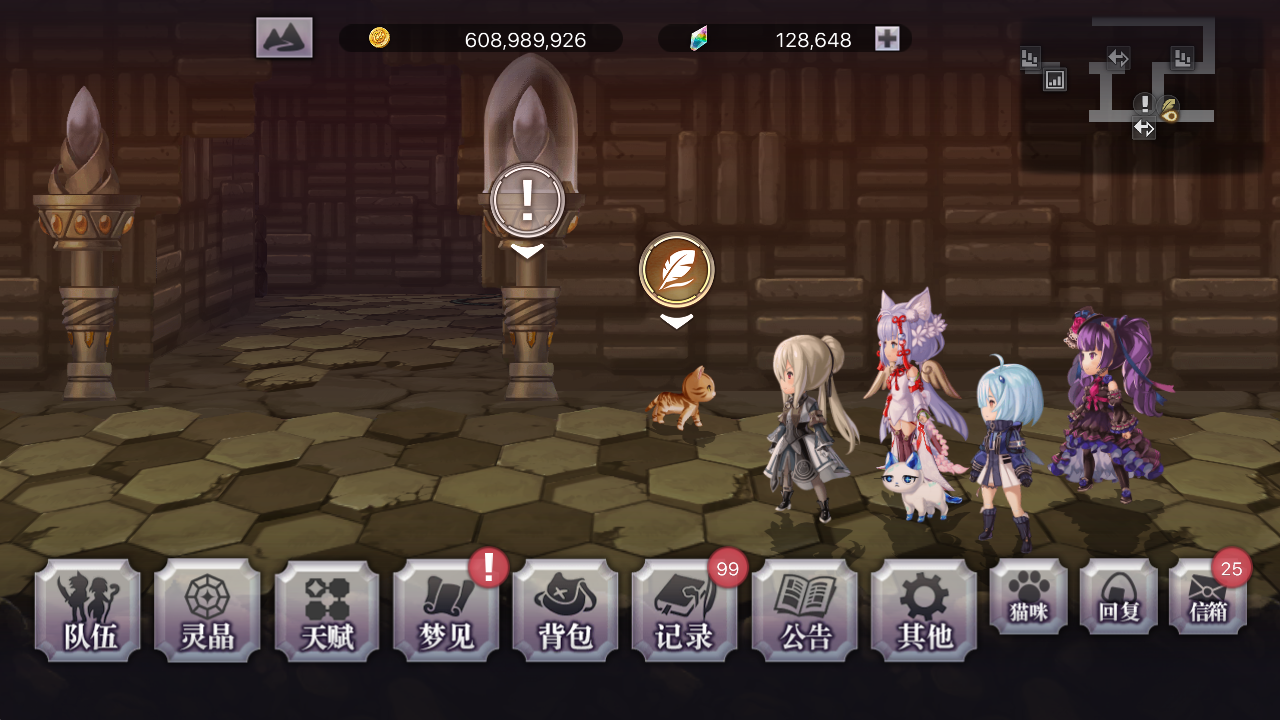Select the 天赋 (Talent) icon
The width and height of the screenshot is (1280, 720).
[x=326, y=610]
